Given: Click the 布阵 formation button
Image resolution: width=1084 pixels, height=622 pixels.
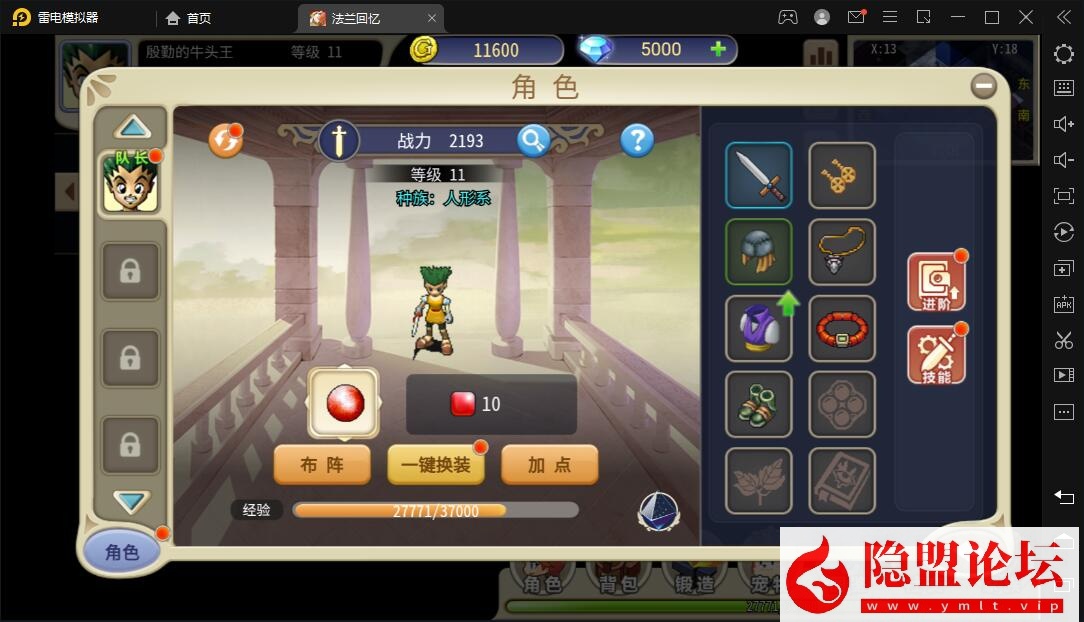Looking at the screenshot, I should coord(322,465).
